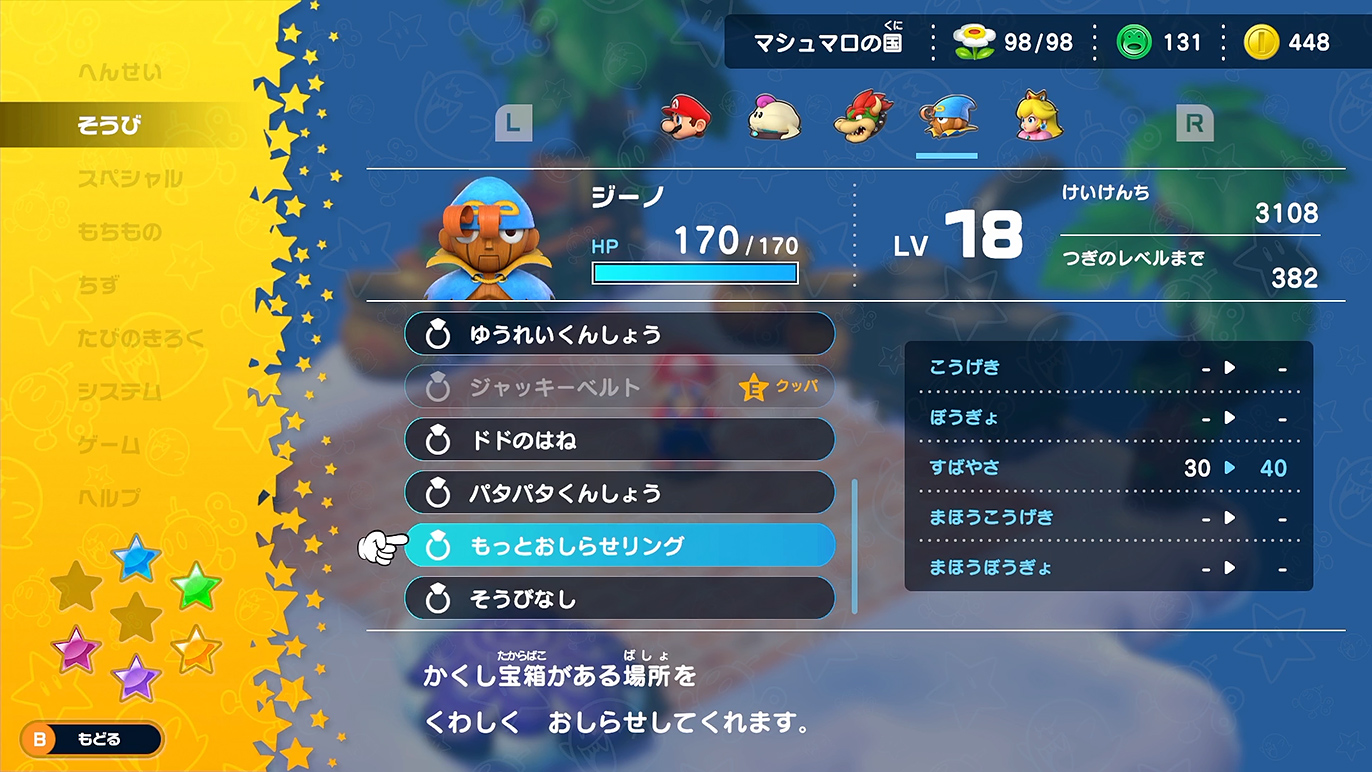
Task: Select Geno's highlighted character icon
Action: [948, 118]
